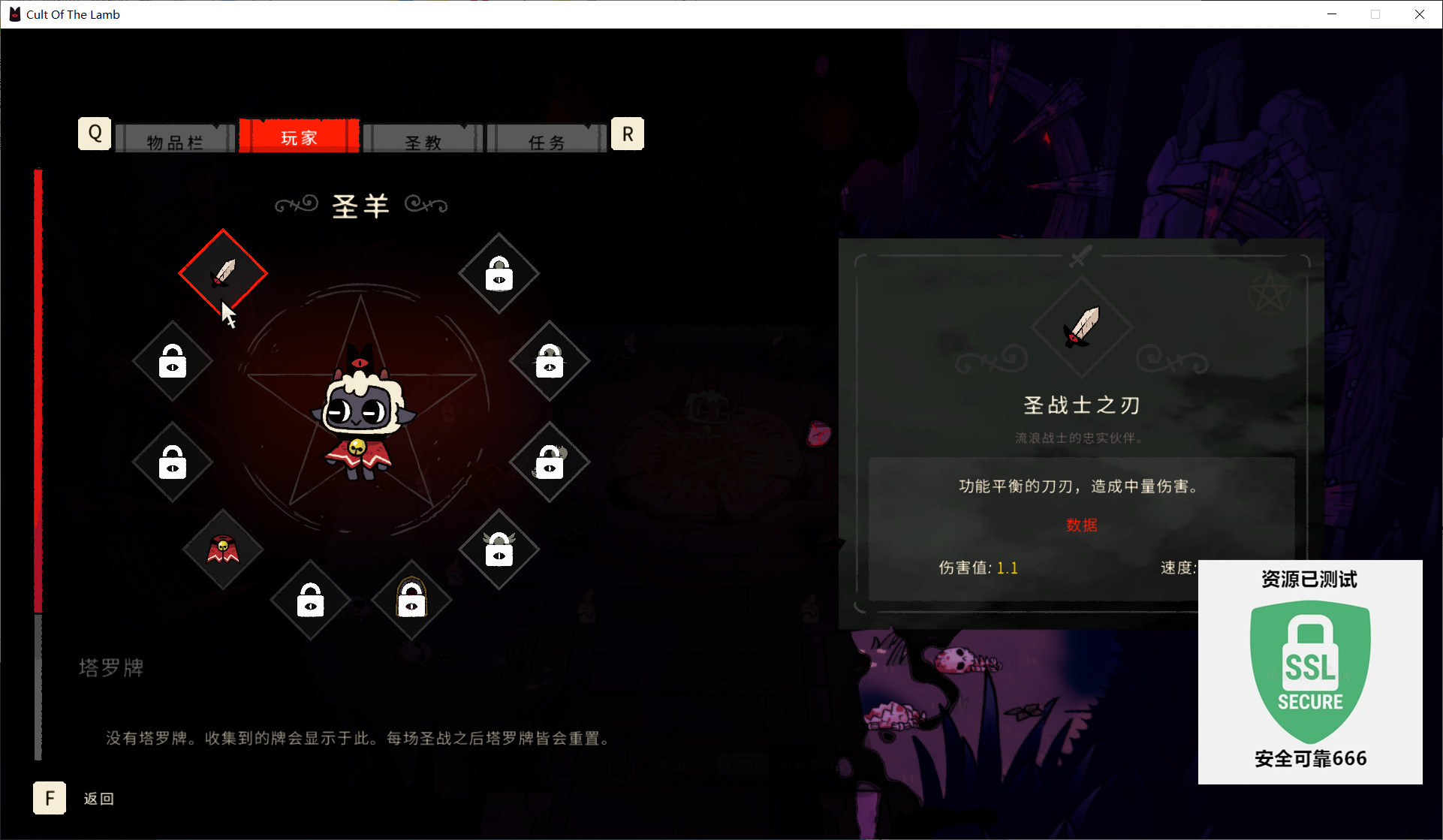1443x840 pixels.
Task: Click the red fleece cloak icon
Action: click(222, 550)
